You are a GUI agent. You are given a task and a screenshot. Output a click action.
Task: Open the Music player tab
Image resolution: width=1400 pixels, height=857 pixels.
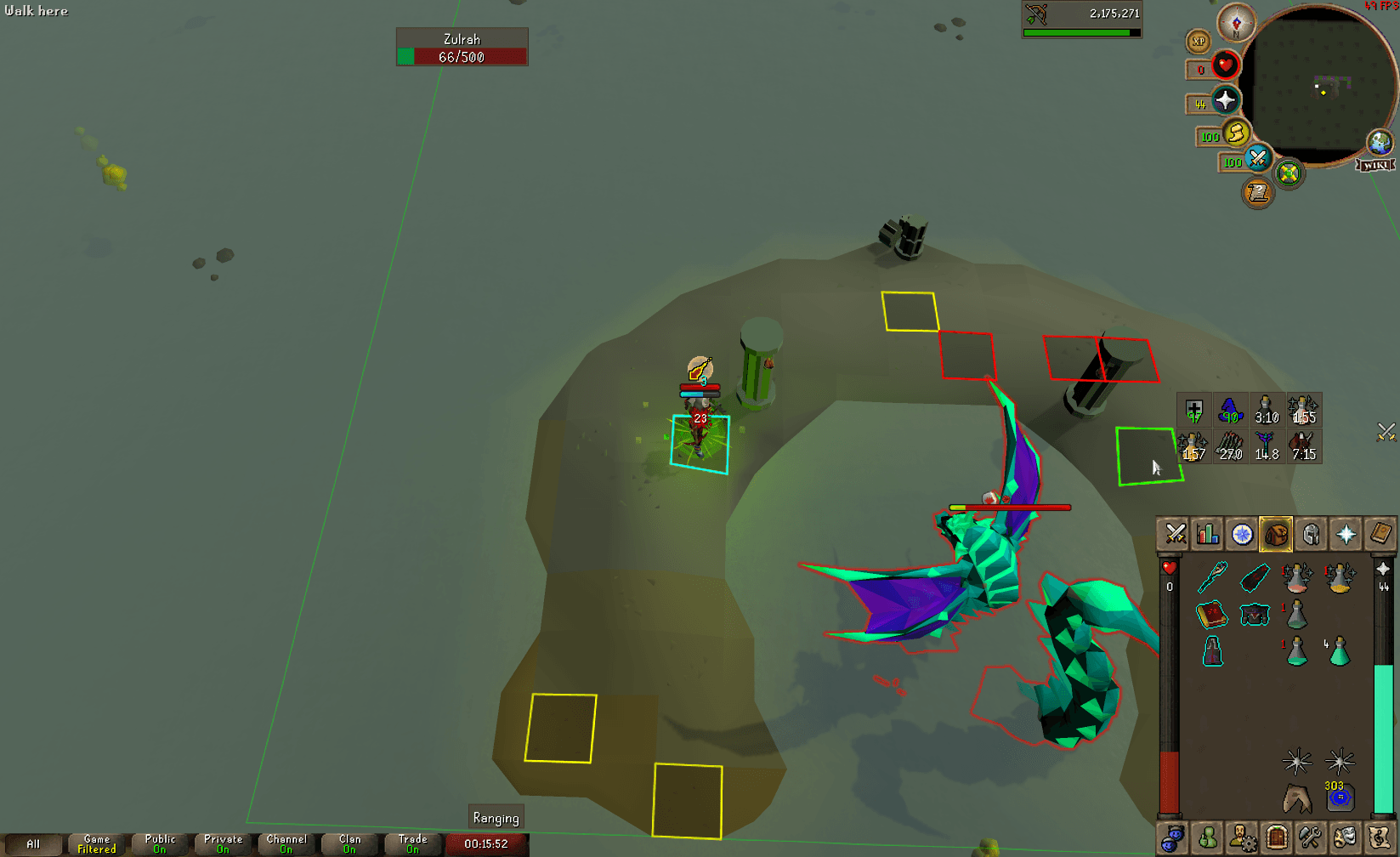(x=1378, y=837)
